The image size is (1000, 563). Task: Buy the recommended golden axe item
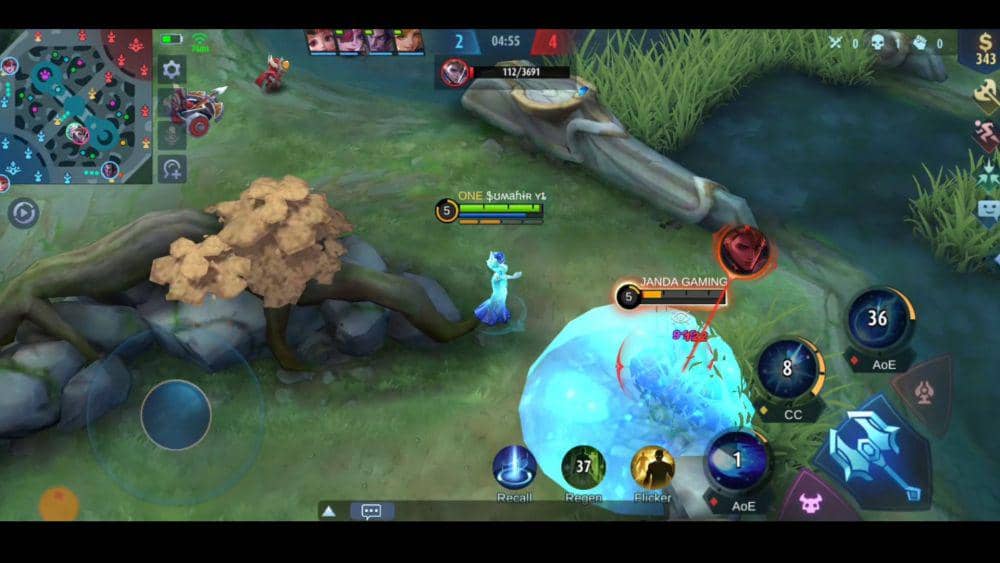coord(986,92)
